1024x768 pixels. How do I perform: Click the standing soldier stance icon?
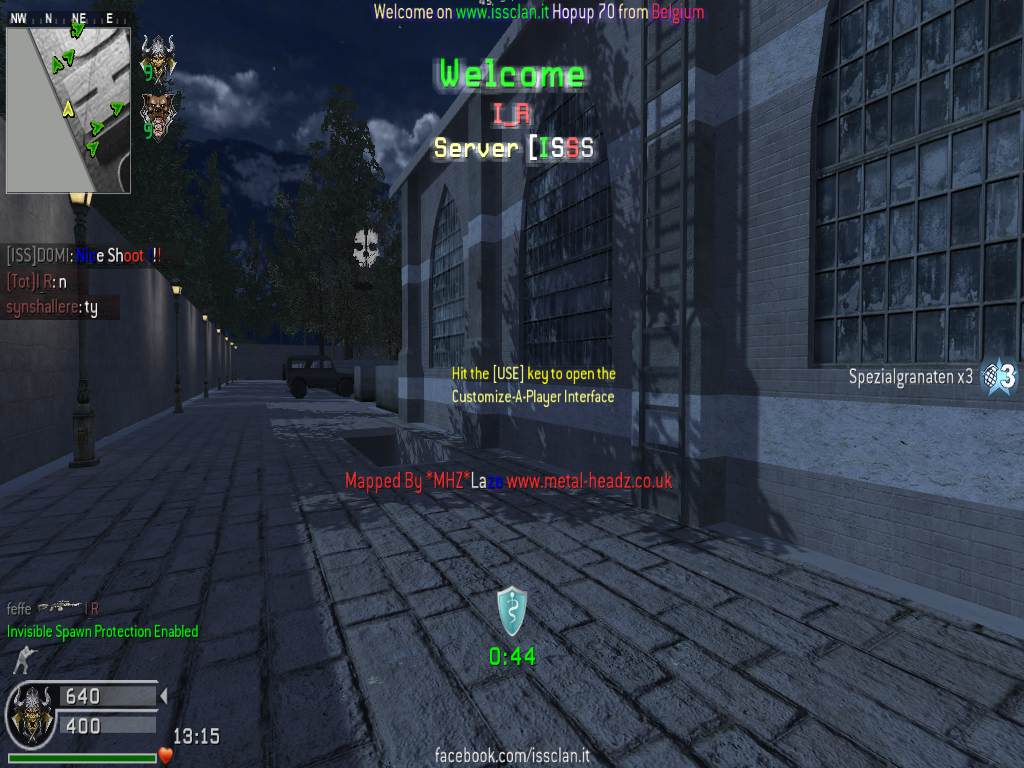(x=19, y=660)
